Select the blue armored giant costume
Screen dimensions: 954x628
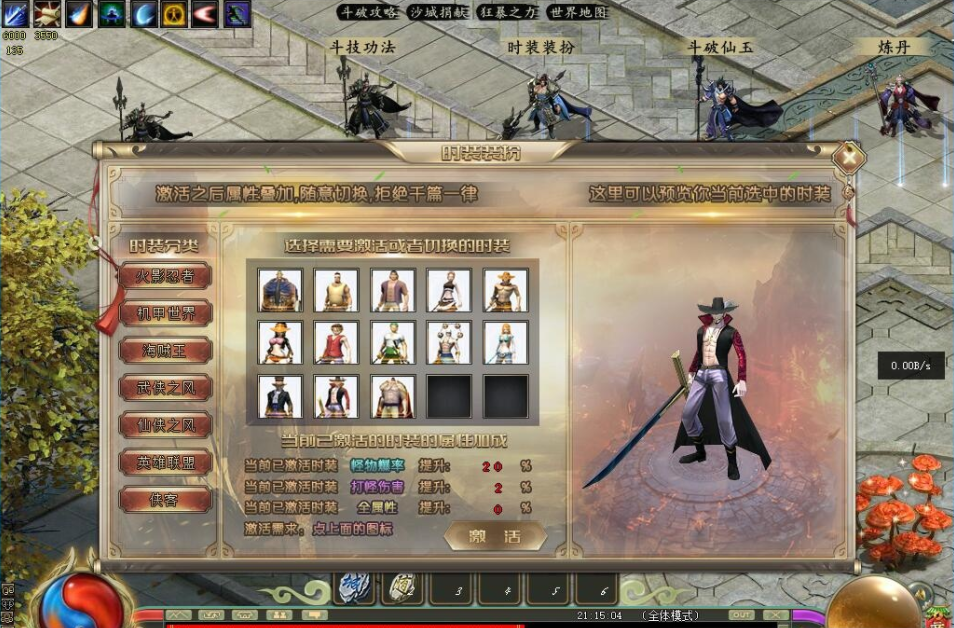click(280, 290)
